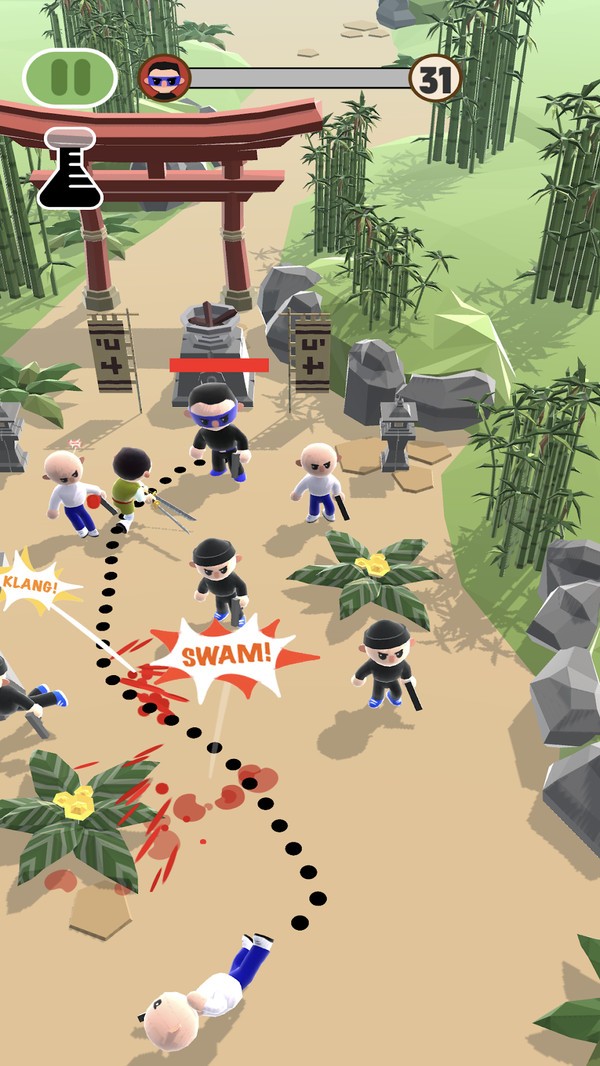Pause the game with the green button
Image resolution: width=600 pixels, height=1066 pixels.
click(x=70, y=78)
